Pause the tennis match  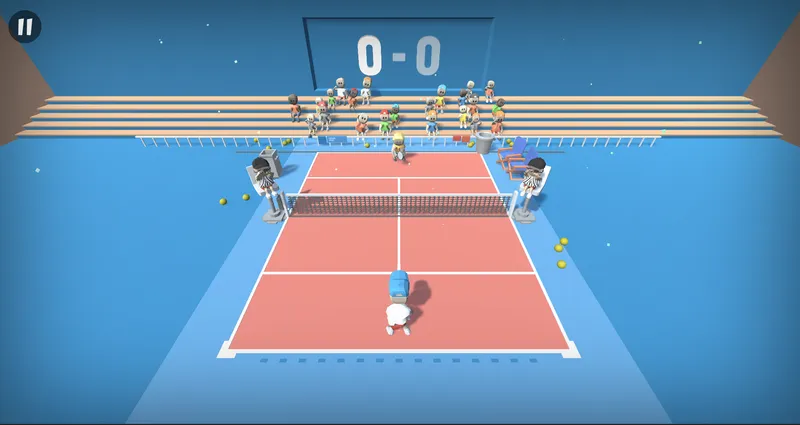coord(25,26)
